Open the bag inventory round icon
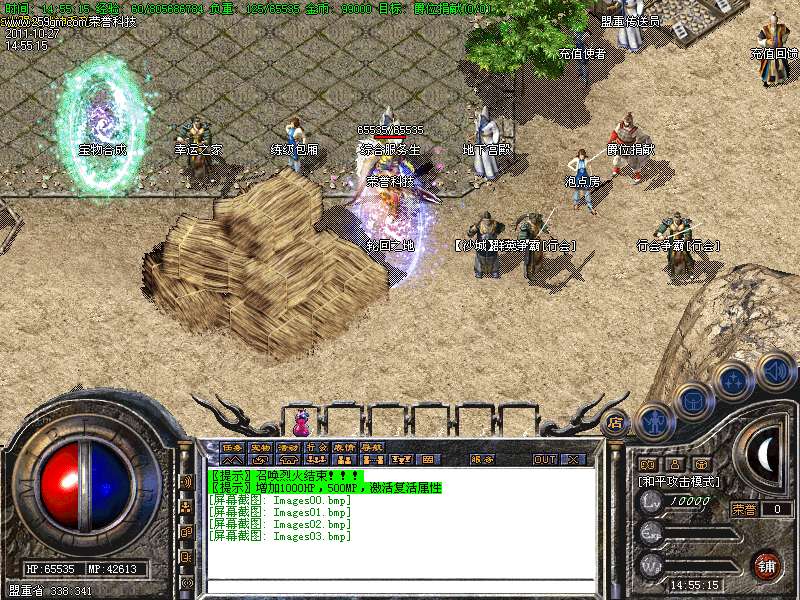Image resolution: width=800 pixels, height=600 pixels. pos(693,402)
